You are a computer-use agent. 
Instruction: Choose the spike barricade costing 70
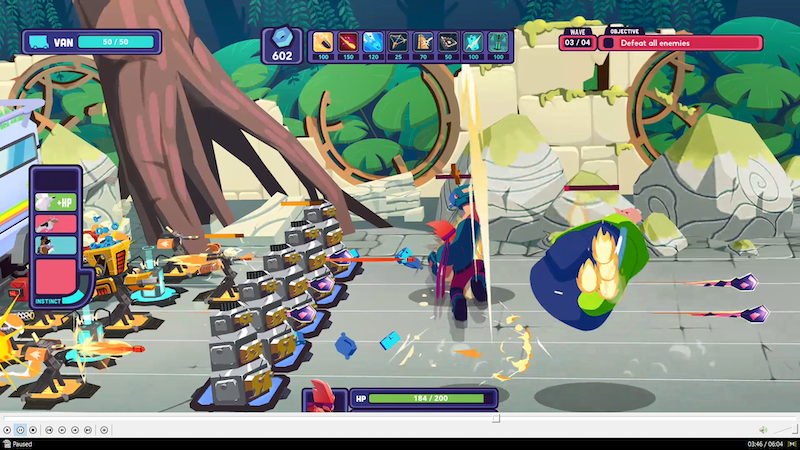click(423, 42)
